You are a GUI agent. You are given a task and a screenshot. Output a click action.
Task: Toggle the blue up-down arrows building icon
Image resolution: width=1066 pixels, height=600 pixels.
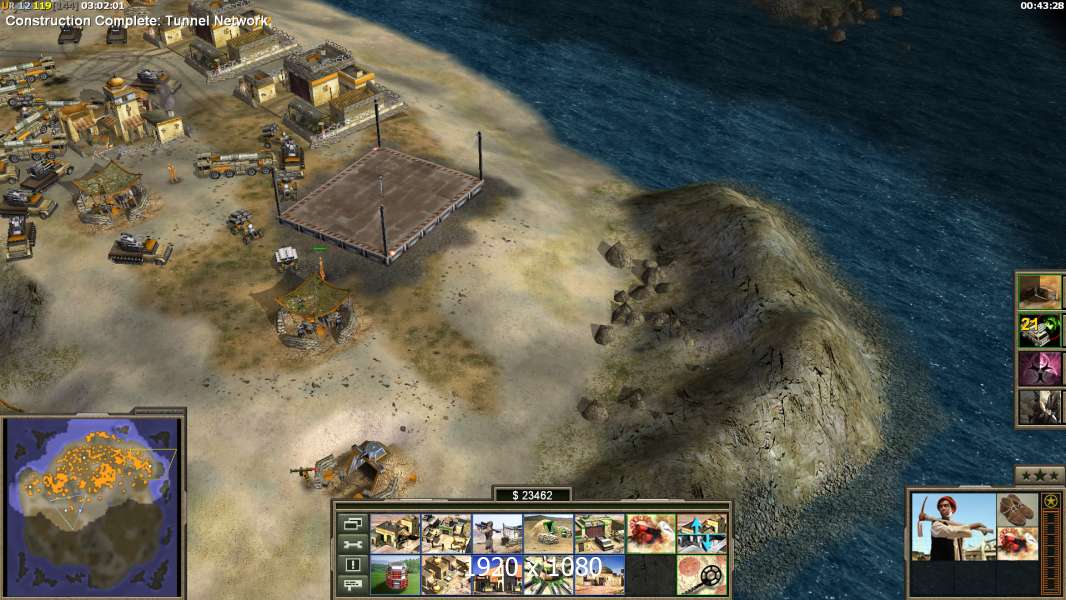point(701,534)
